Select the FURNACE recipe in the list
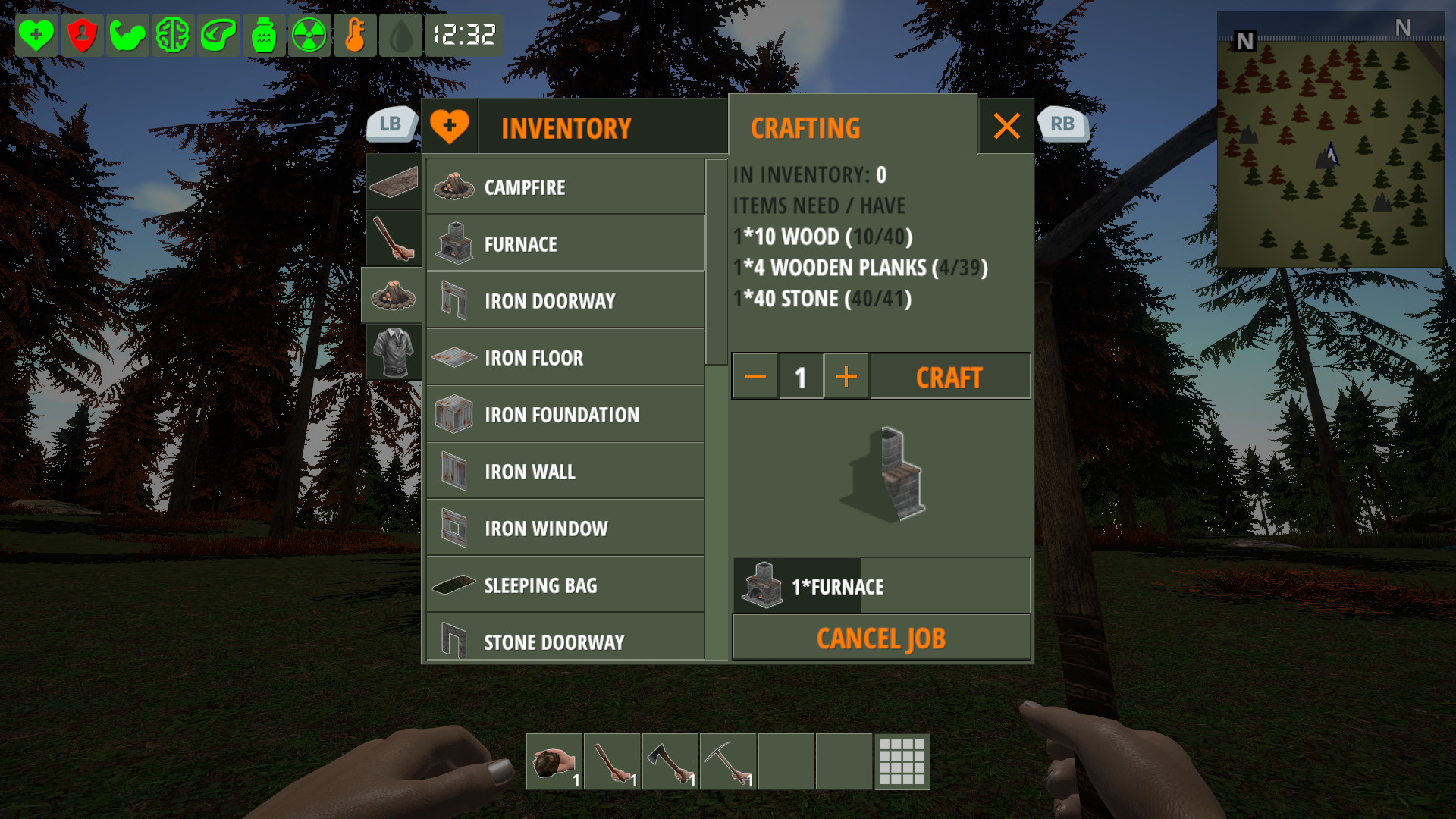The image size is (1456, 819). pyautogui.click(x=566, y=243)
